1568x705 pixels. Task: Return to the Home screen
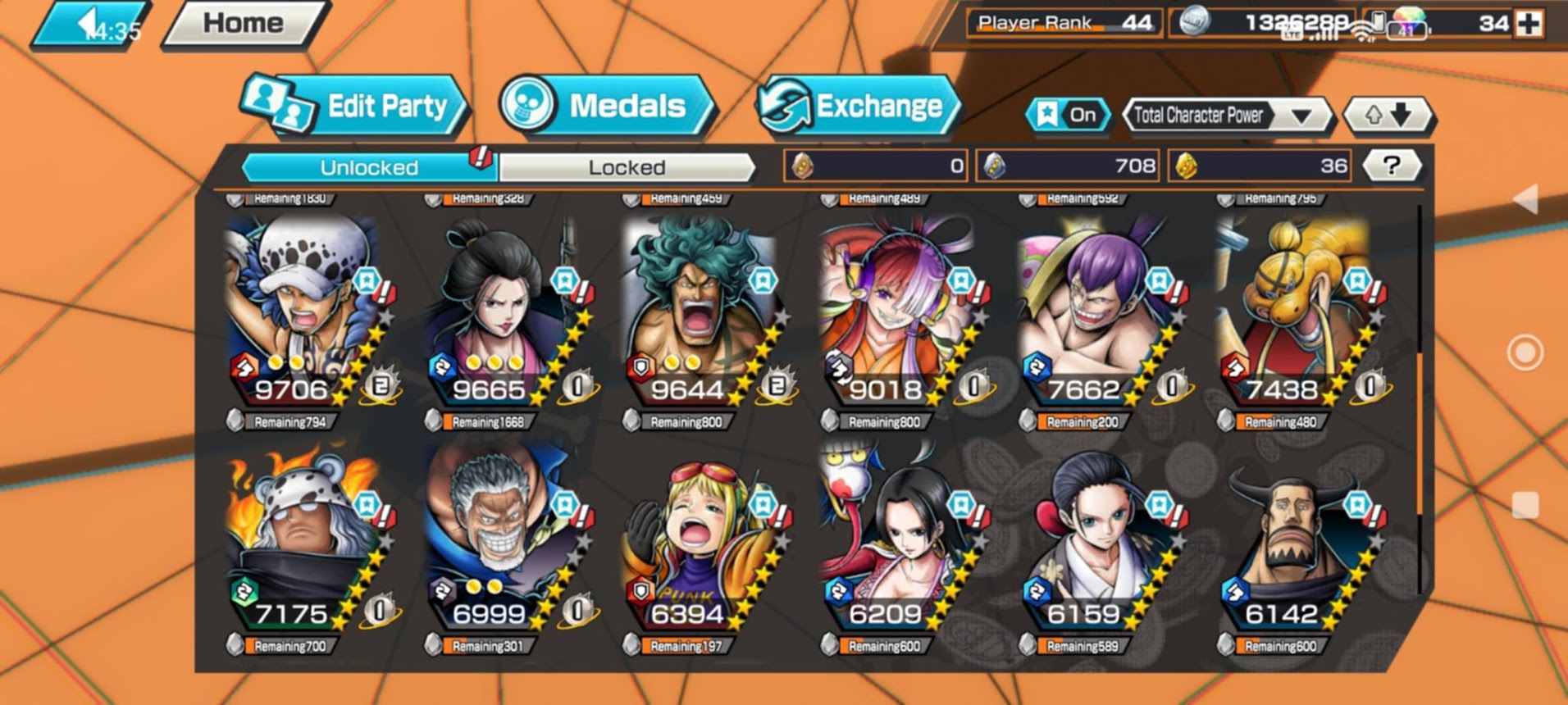pos(244,23)
